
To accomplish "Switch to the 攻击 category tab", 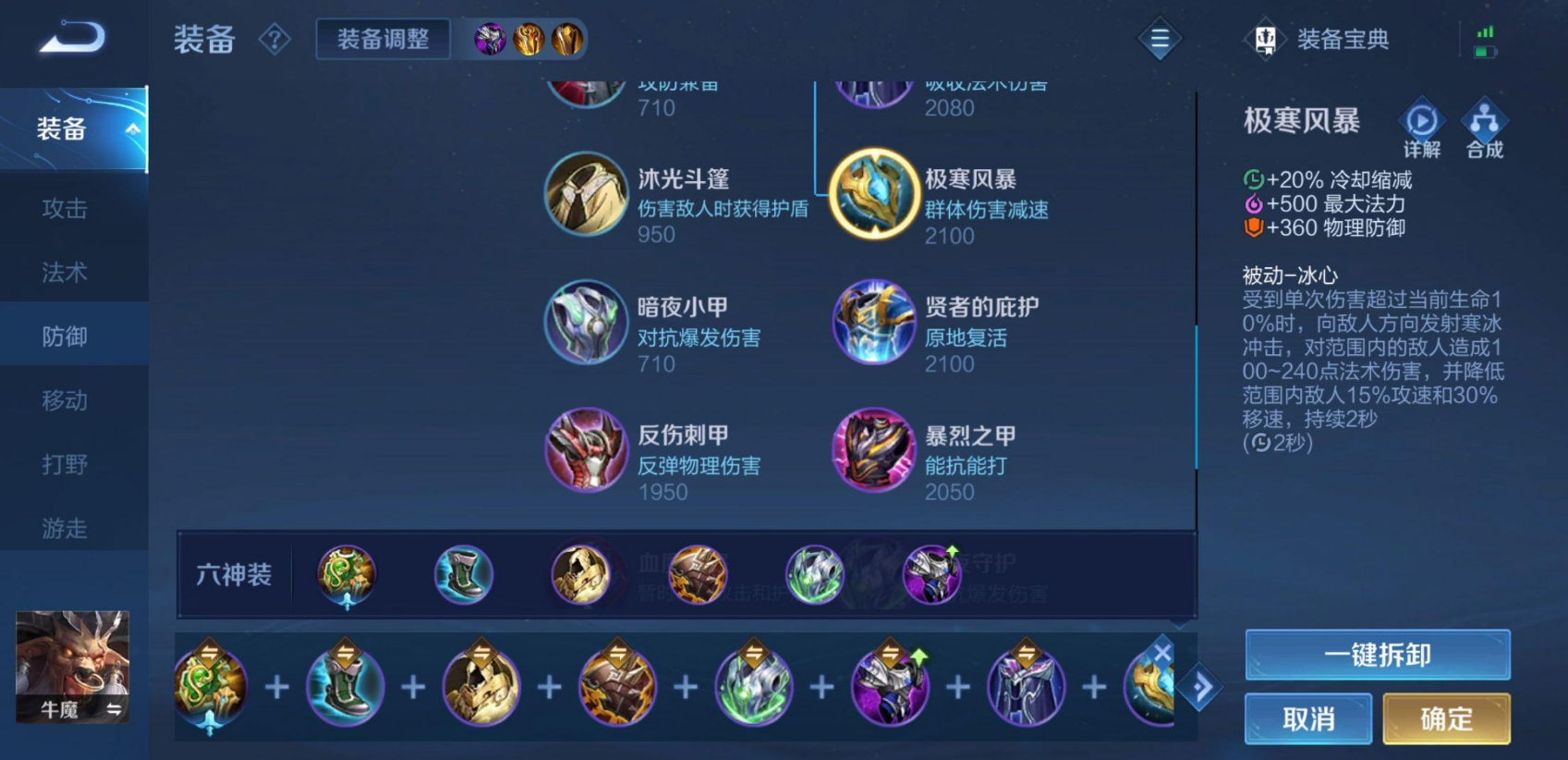I will pyautogui.click(x=62, y=209).
